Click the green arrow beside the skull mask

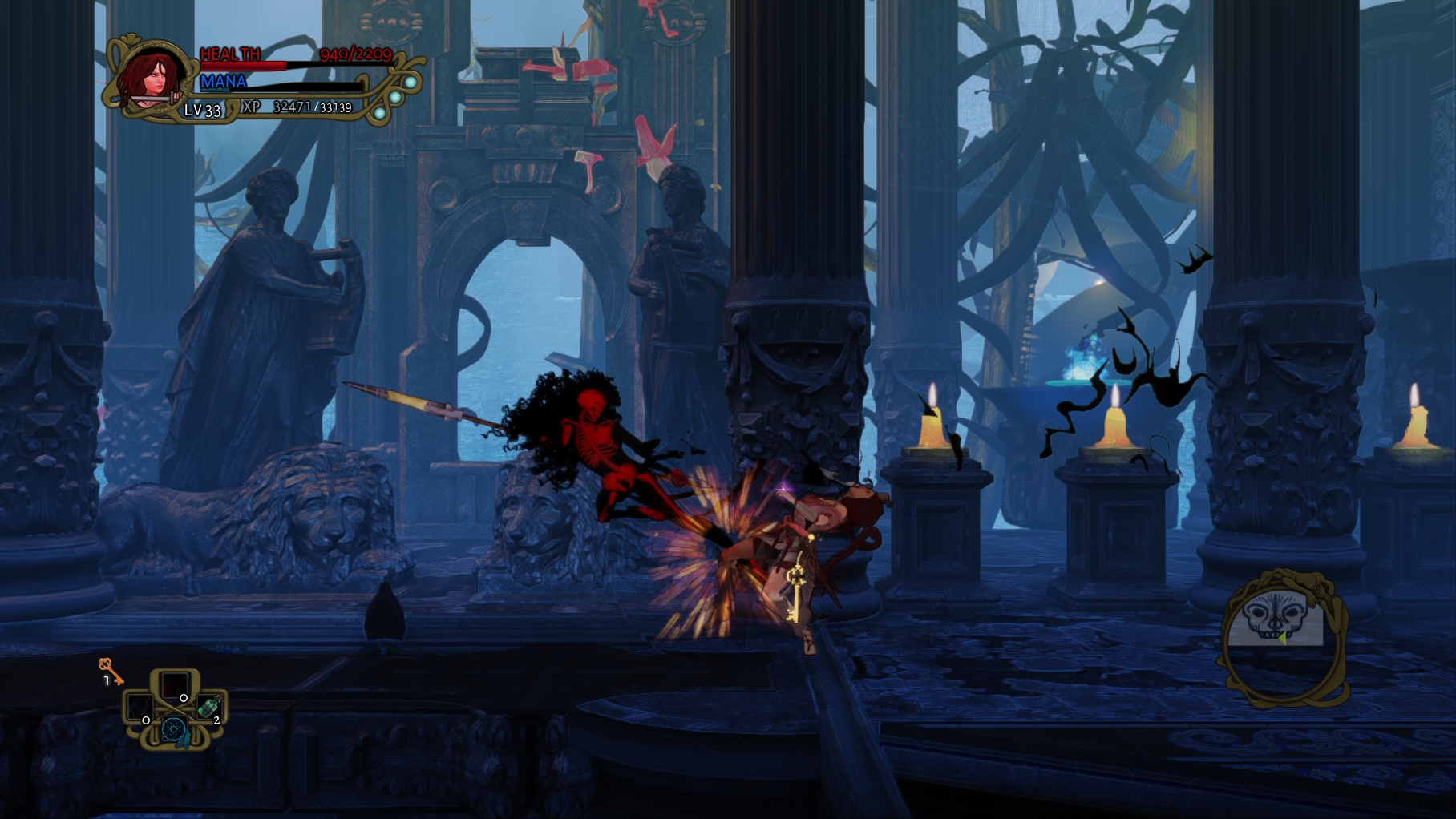(x=1282, y=639)
